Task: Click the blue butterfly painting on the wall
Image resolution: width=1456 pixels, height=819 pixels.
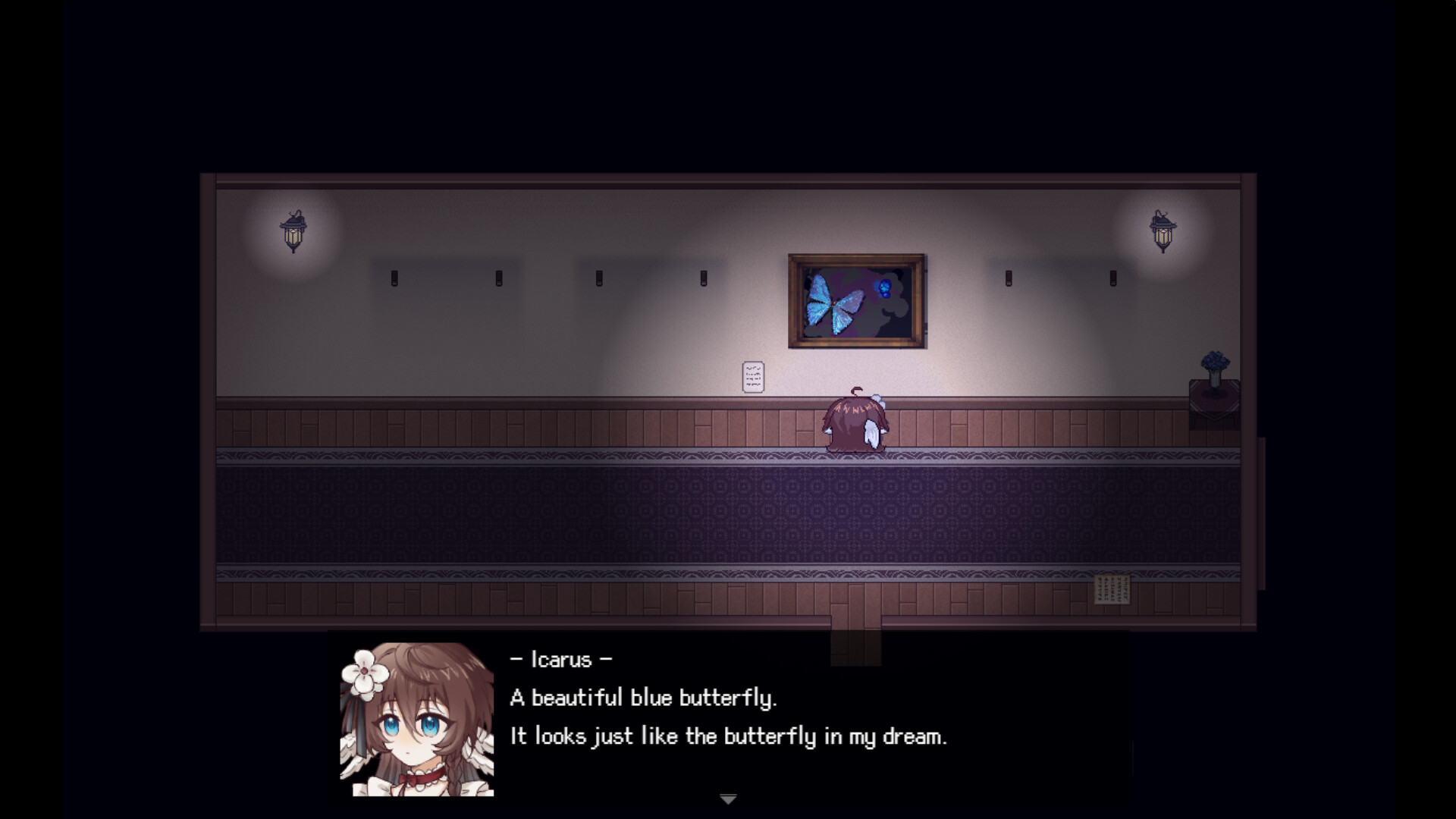Action: tap(856, 300)
